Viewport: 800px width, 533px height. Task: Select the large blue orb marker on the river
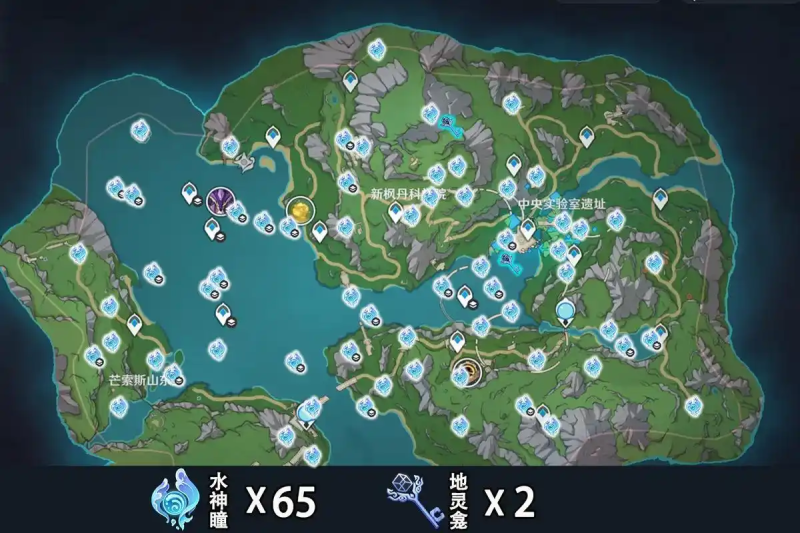click(567, 313)
